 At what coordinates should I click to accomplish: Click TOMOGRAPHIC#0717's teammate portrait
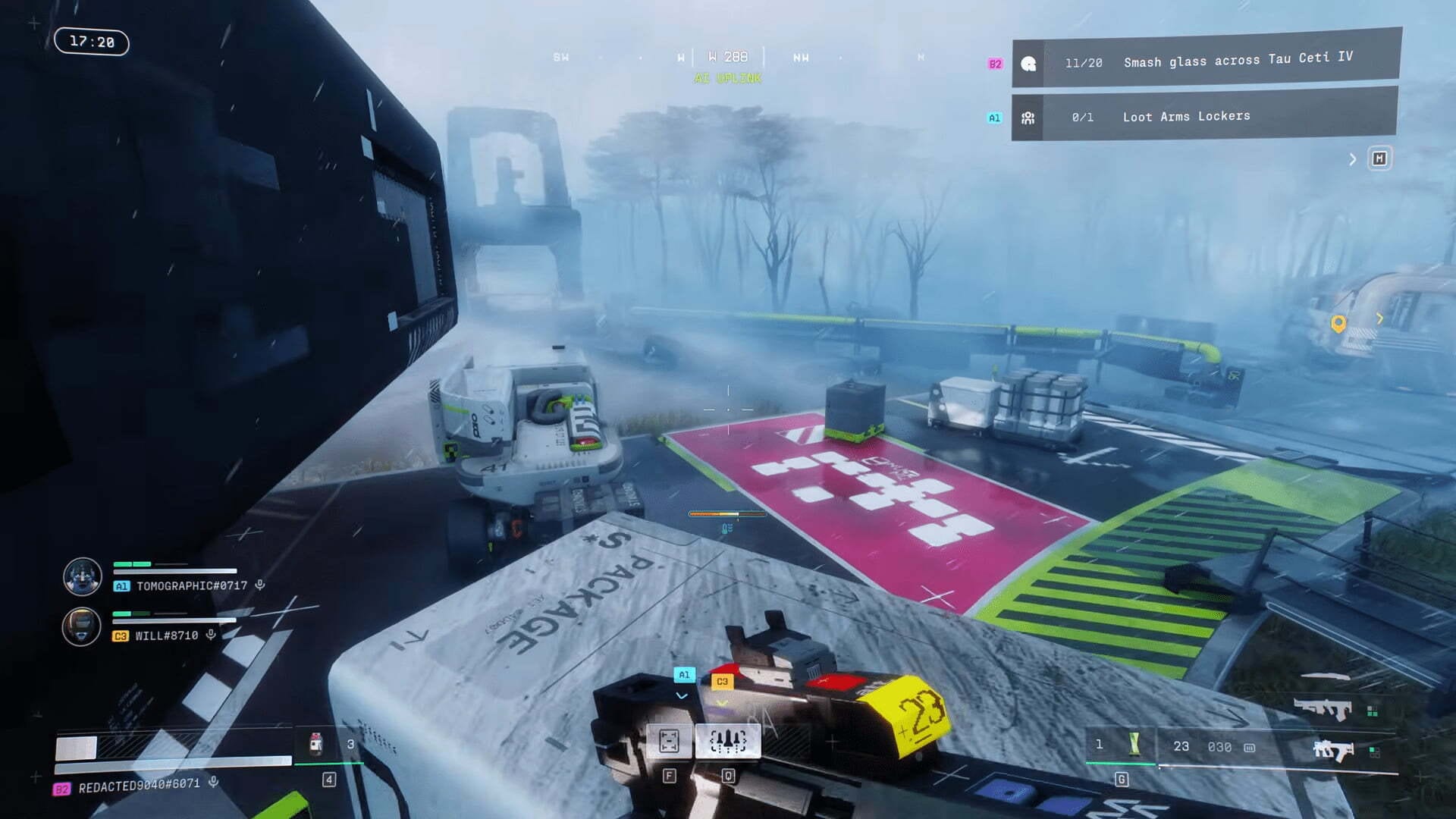point(82,577)
